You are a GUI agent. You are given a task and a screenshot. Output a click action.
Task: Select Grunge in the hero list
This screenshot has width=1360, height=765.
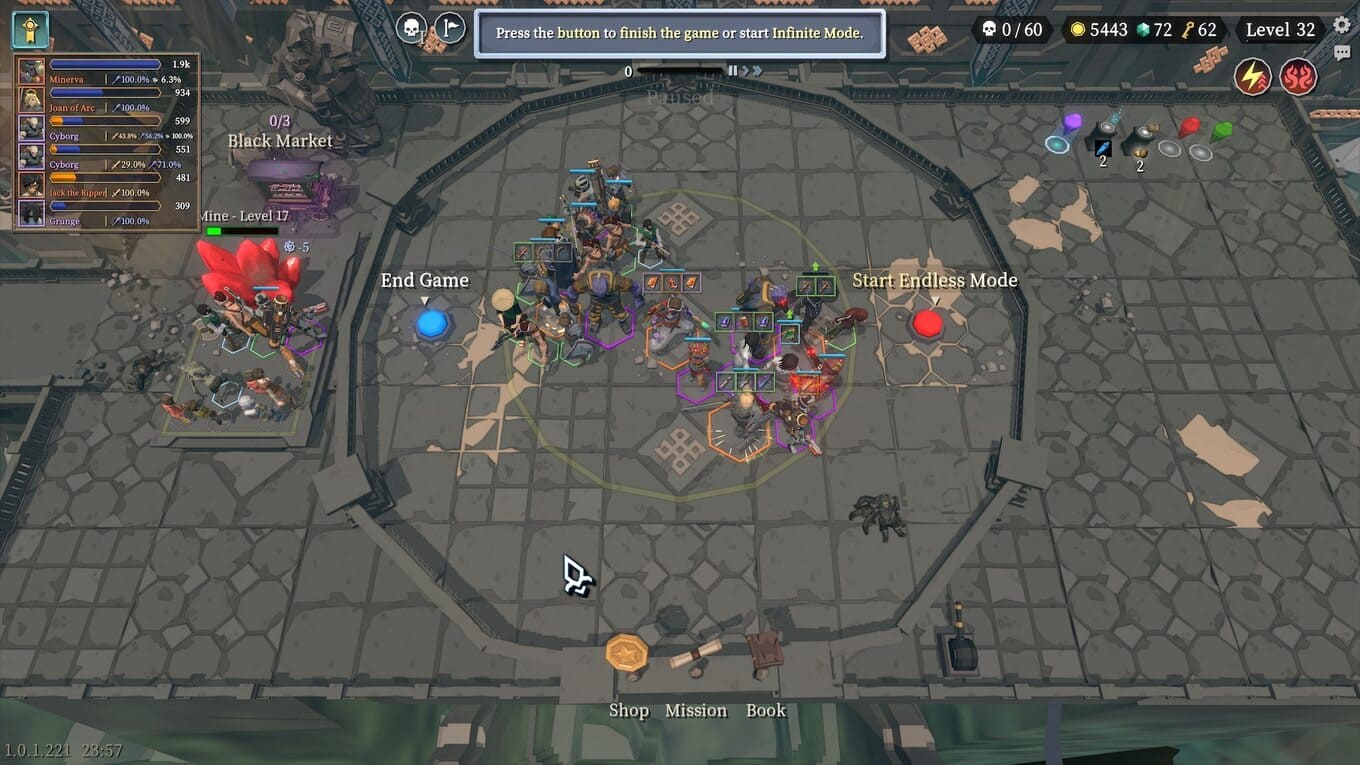[x=105, y=213]
